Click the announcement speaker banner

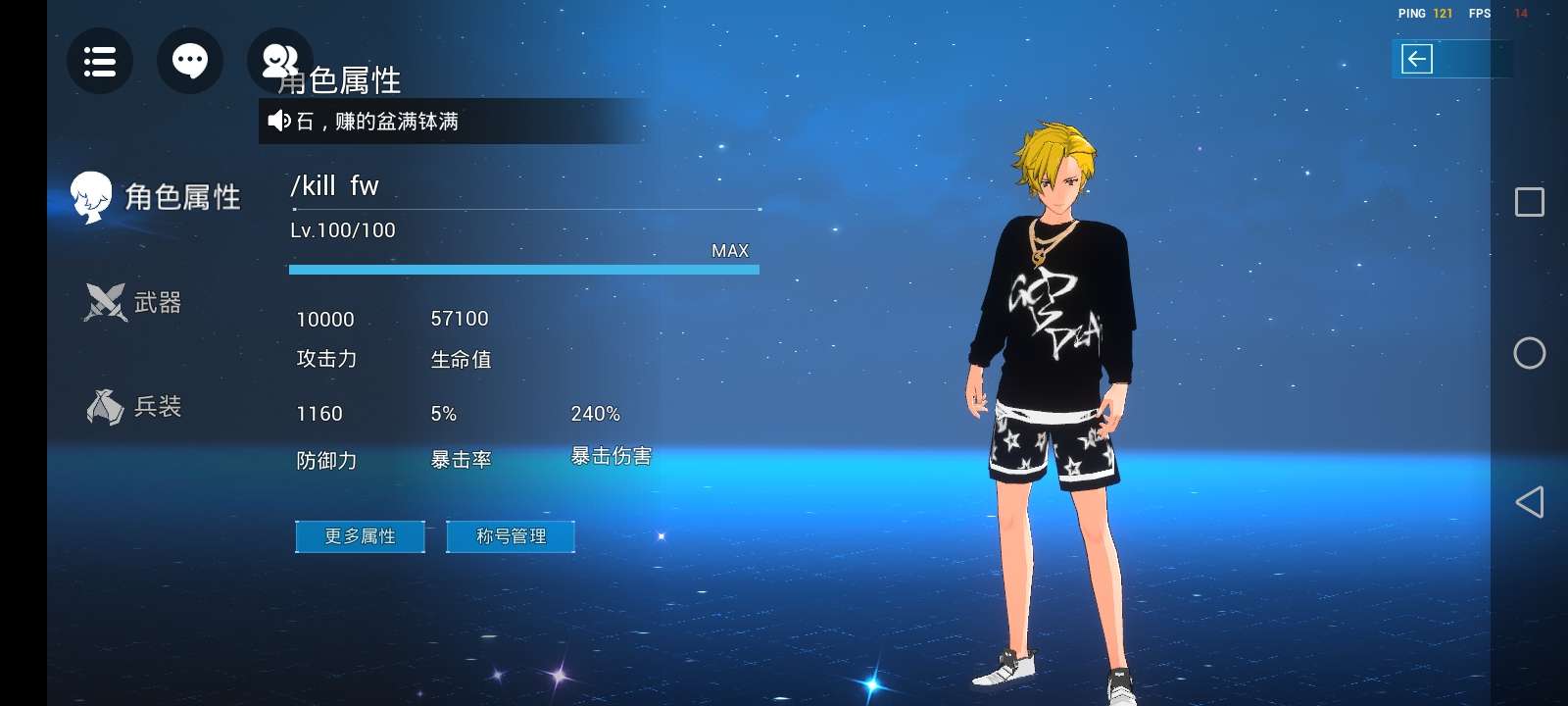[x=451, y=121]
